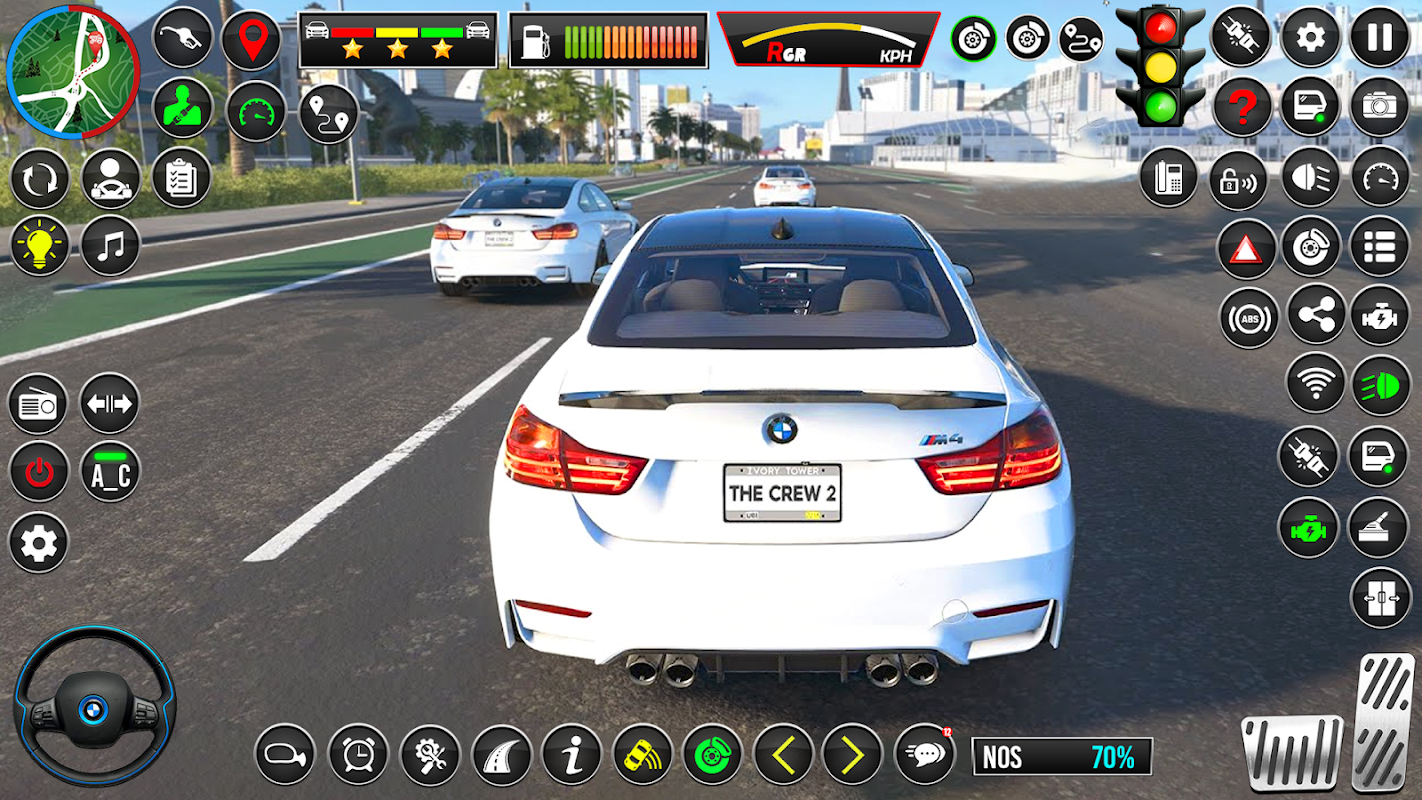
Task: Select the share icon
Action: point(1315,315)
